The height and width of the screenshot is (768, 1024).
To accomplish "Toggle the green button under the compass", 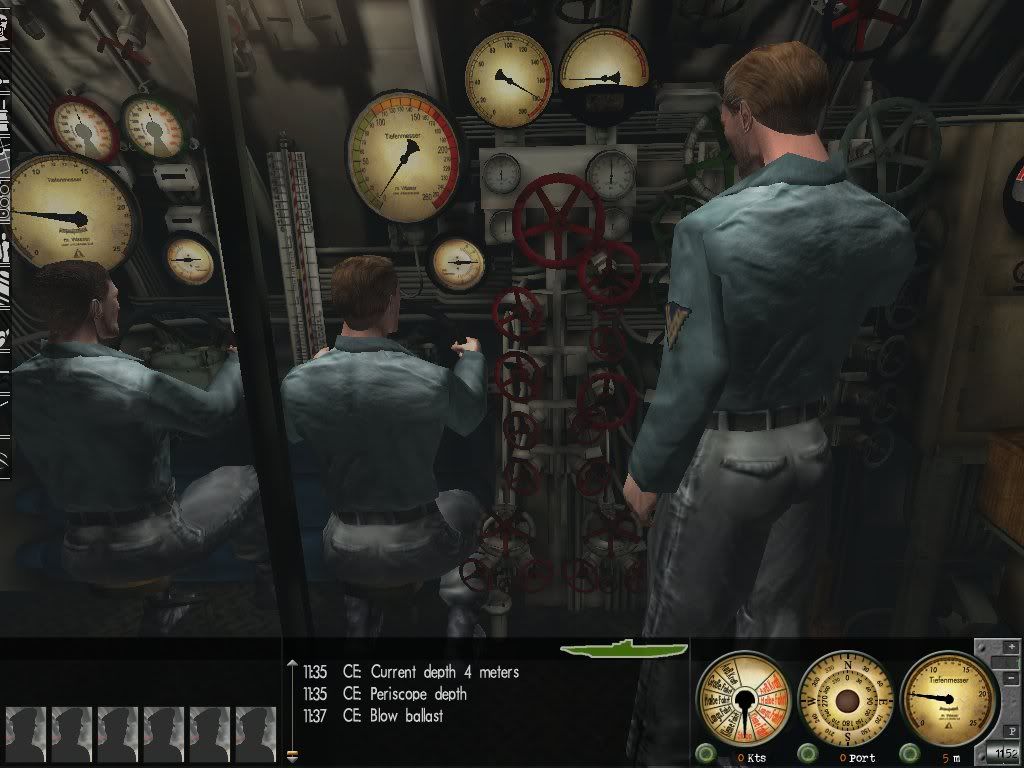I will tap(806, 752).
